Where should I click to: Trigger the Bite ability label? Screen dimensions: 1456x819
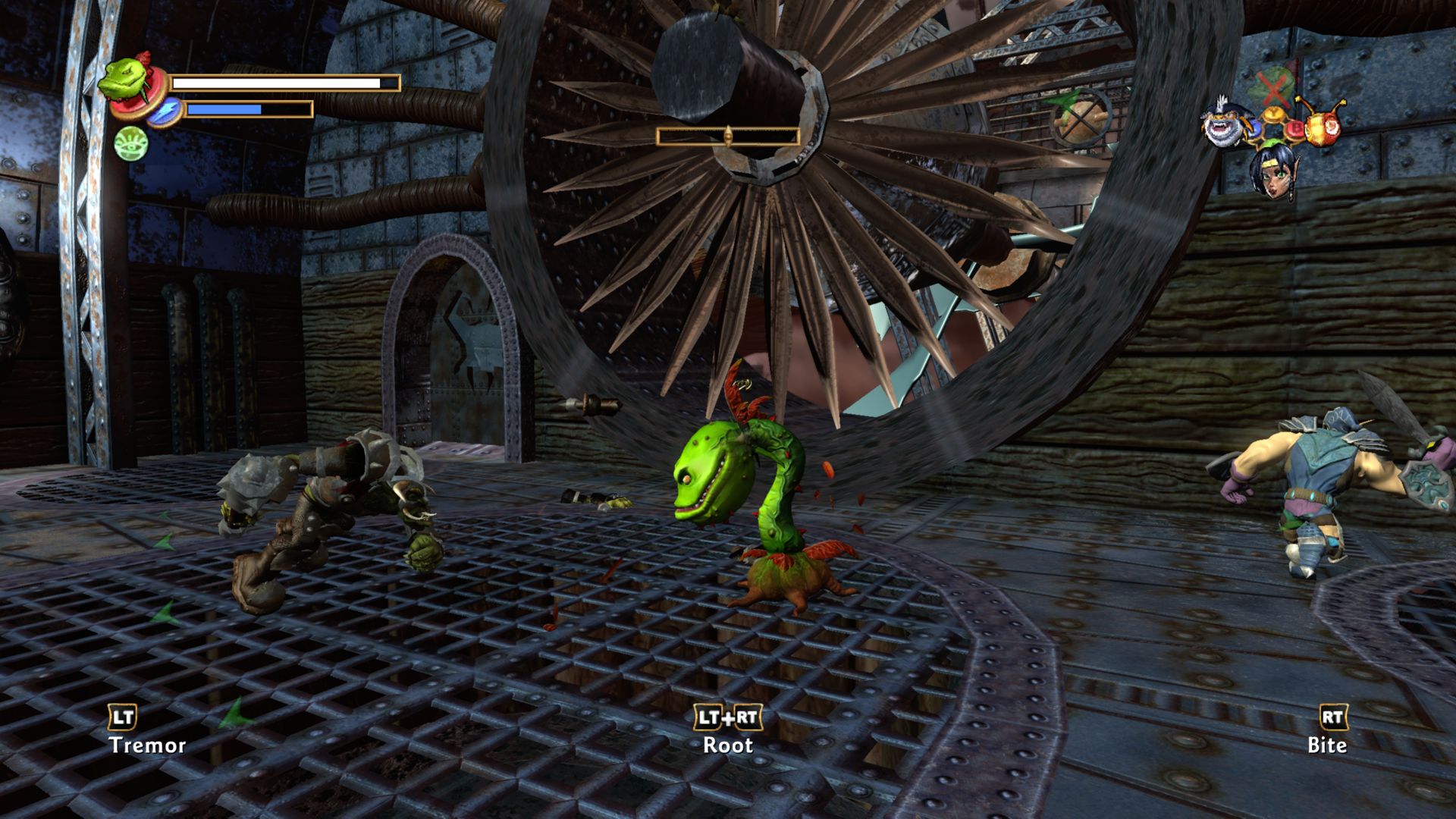[x=1326, y=745]
